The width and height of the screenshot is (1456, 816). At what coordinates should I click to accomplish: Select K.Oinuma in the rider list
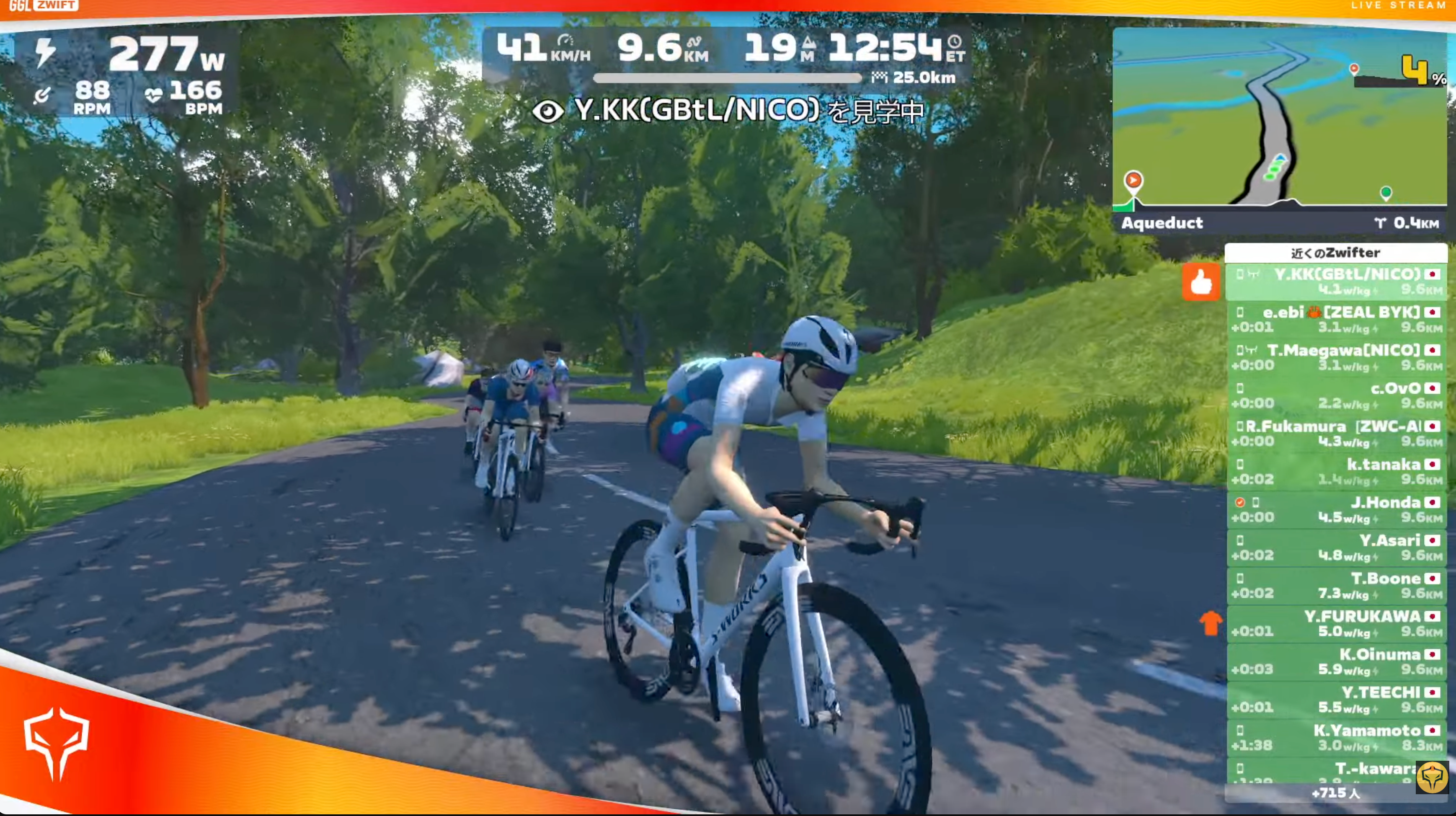point(1336,661)
